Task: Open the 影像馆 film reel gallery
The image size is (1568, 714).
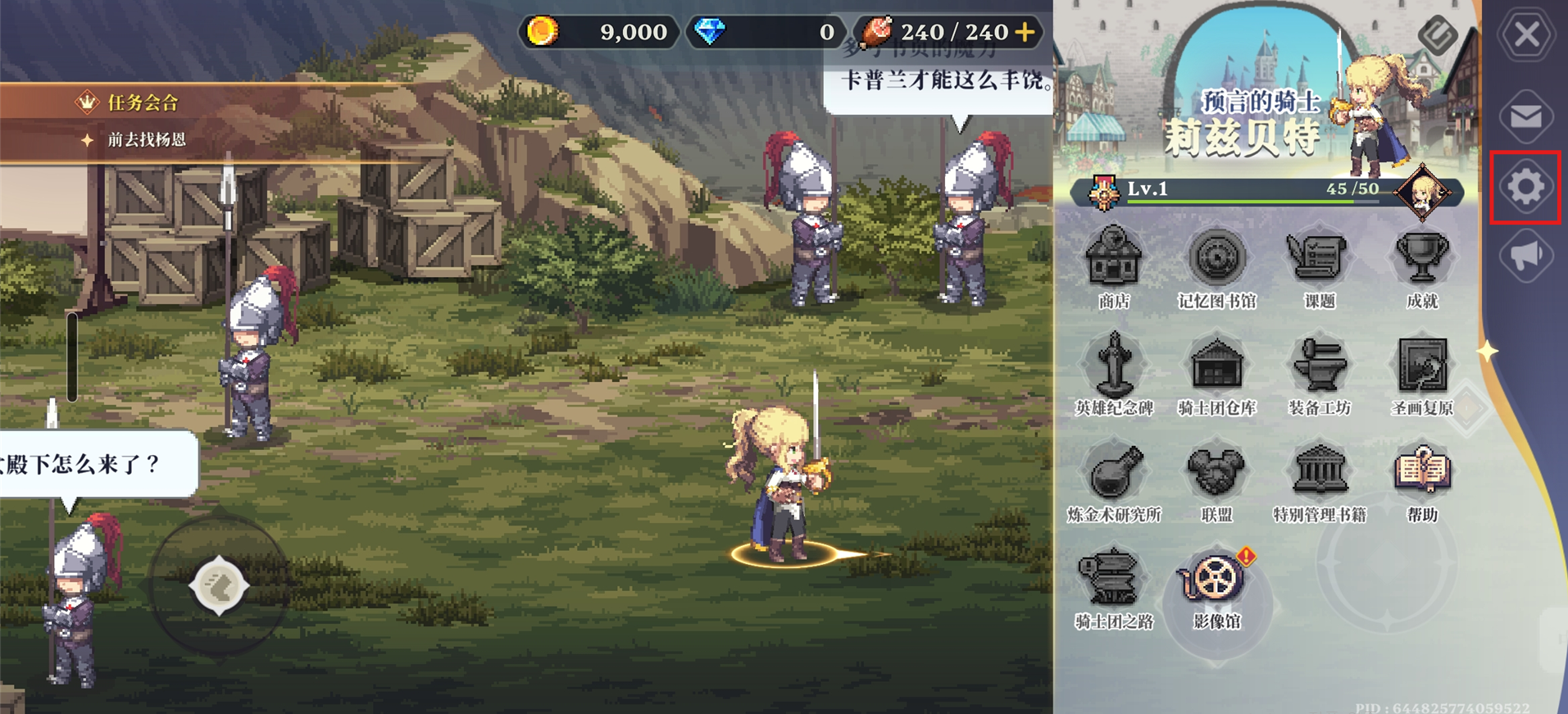Action: click(1216, 580)
